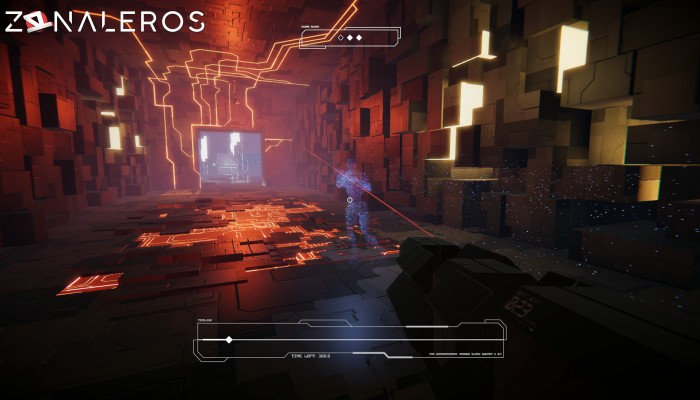Click the Zonaleros watermark logo
The image size is (700, 400).
pos(104,21)
